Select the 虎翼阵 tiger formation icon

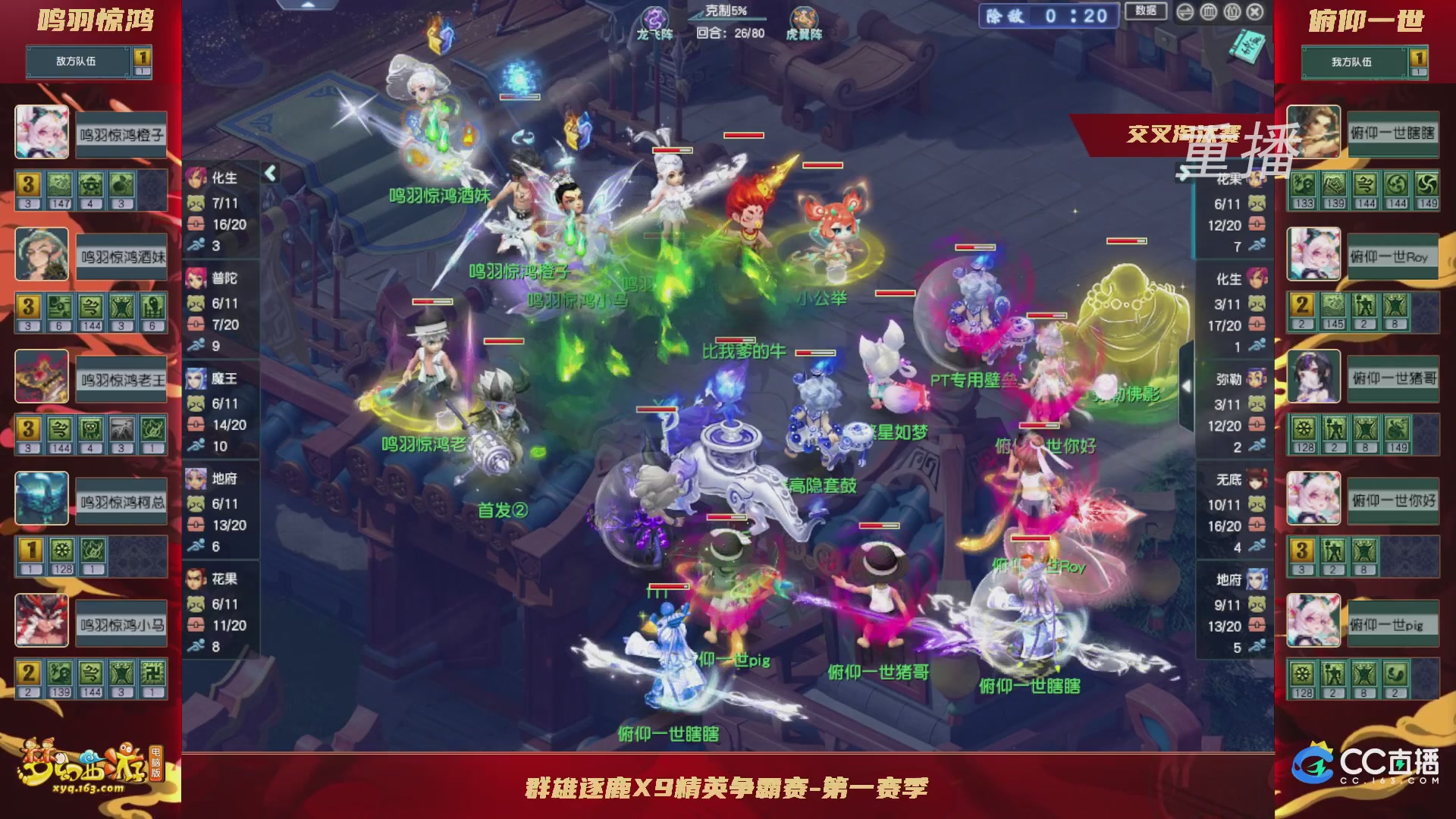(x=804, y=17)
